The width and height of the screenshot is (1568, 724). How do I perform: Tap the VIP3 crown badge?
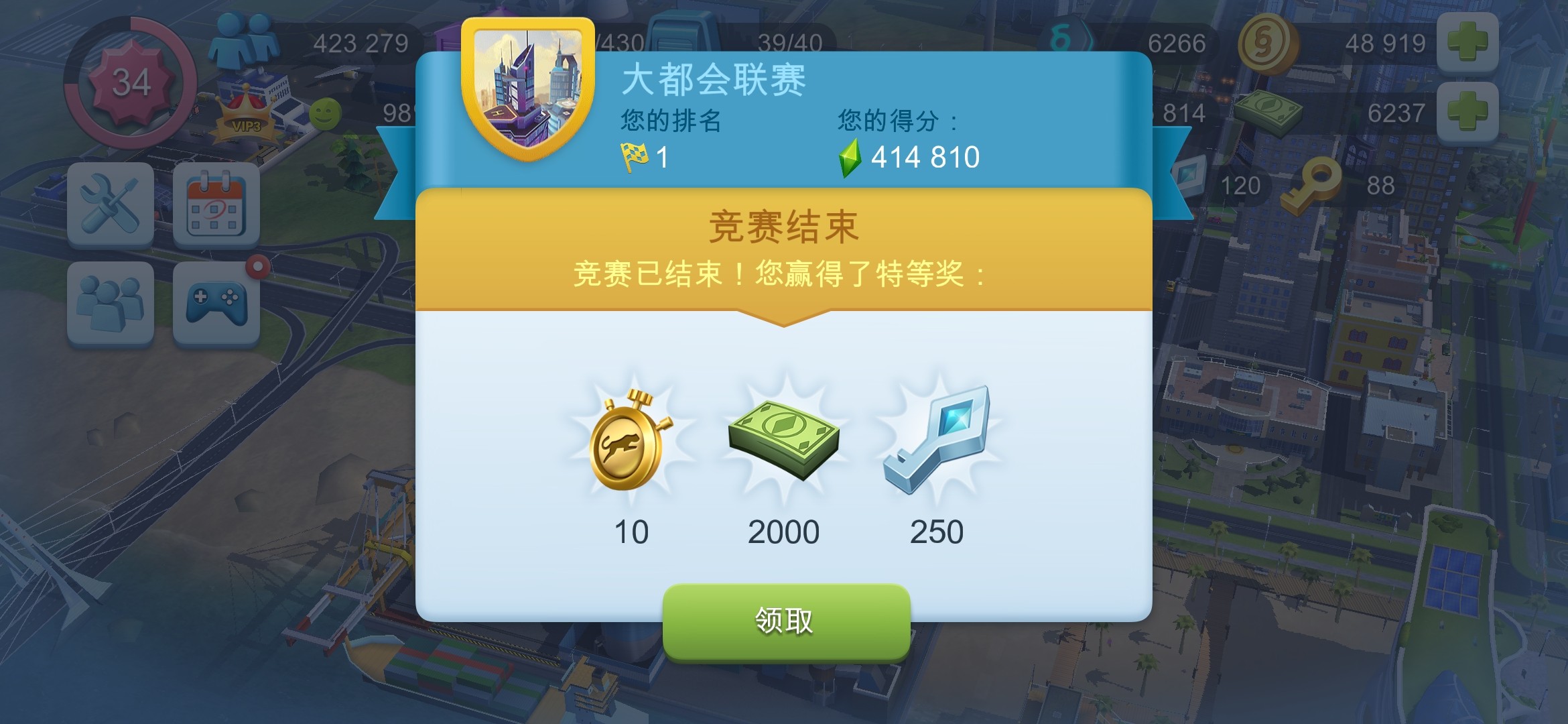point(247,113)
